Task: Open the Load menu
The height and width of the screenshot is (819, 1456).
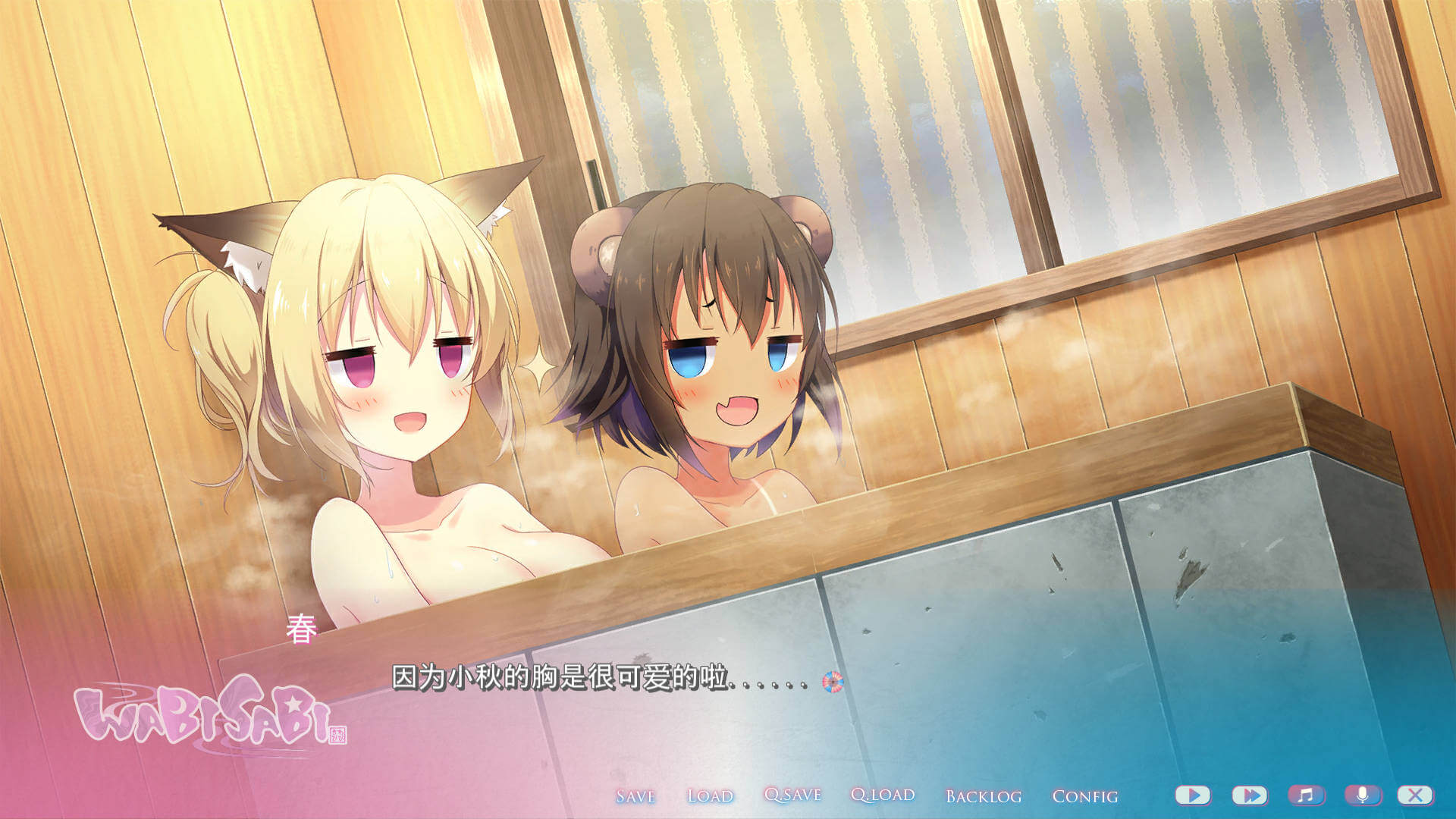Action: click(710, 795)
